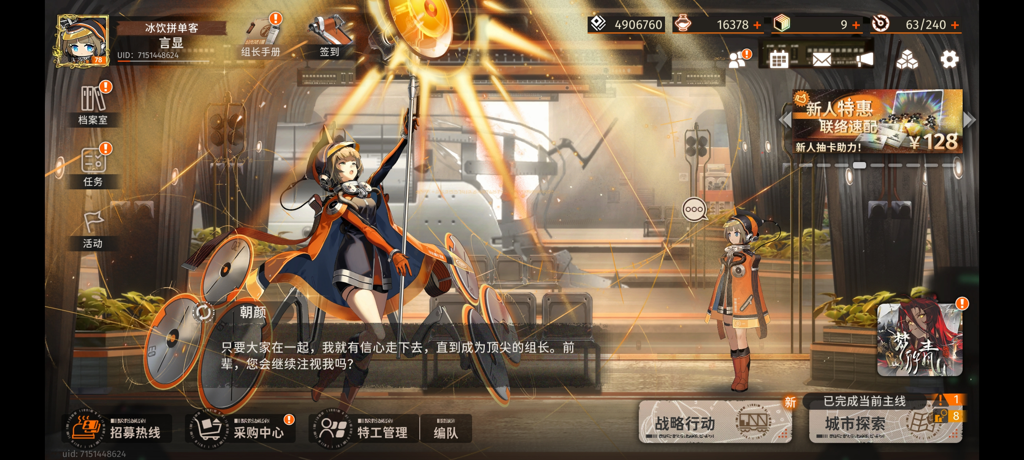Open 采购中心 purchasing center
The width and height of the screenshot is (1024, 460).
coord(242,429)
